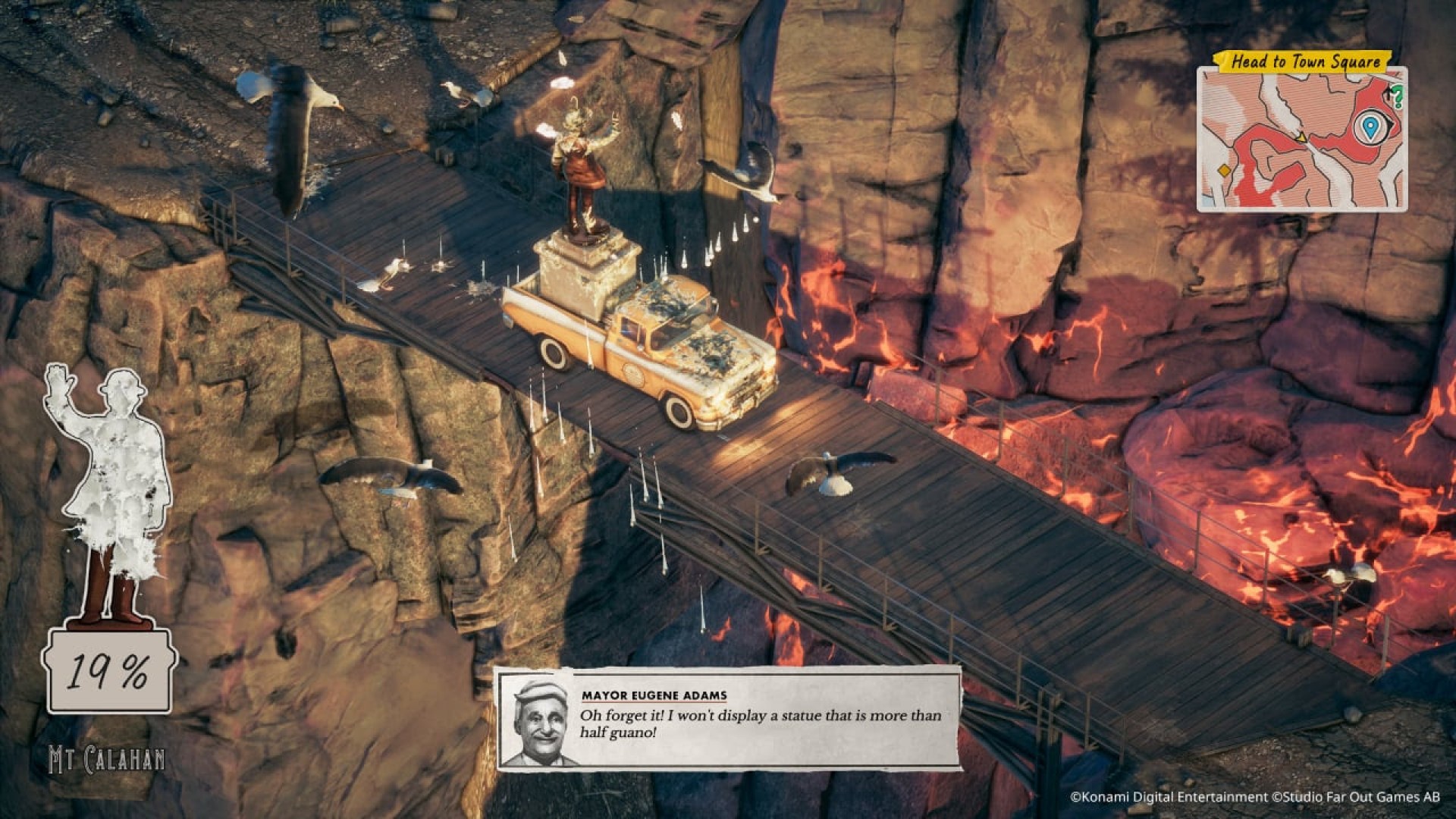This screenshot has height=819, width=1456.
Task: Select the green question mark map marker
Action: coord(1398,96)
